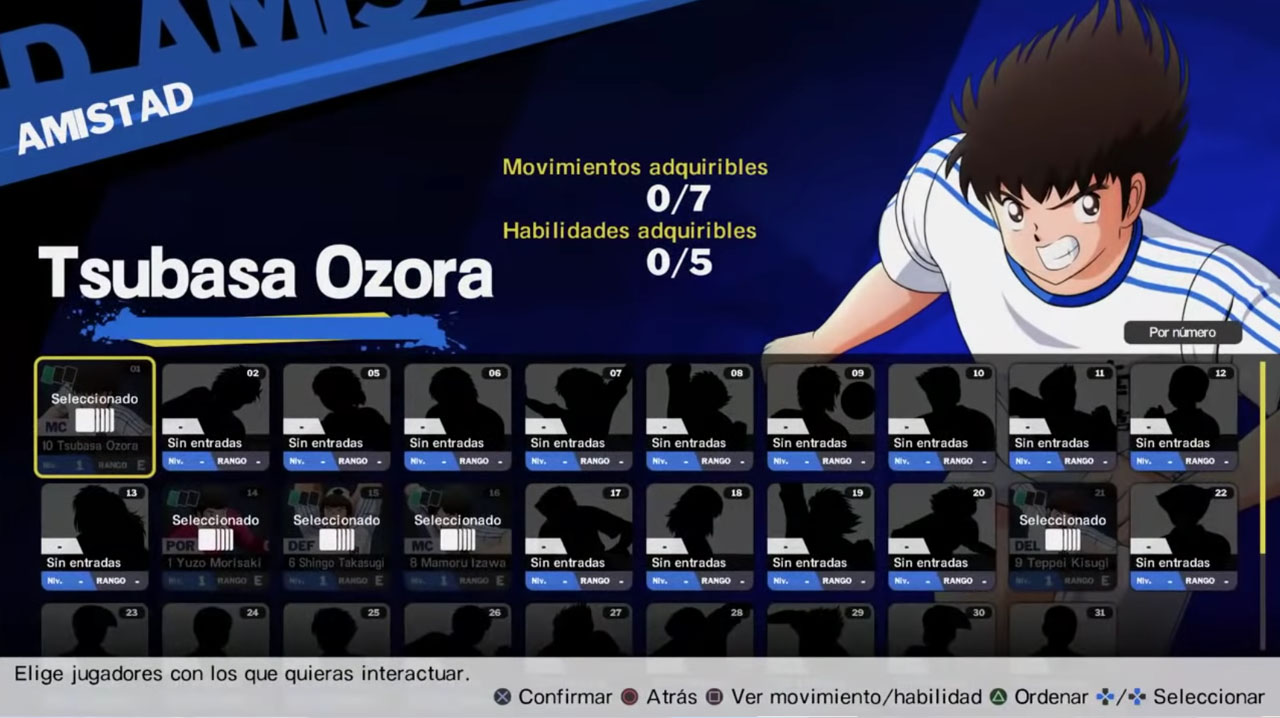Select the Mamoru Izawa midfielder card
This screenshot has height=718, width=1280.
(458, 537)
